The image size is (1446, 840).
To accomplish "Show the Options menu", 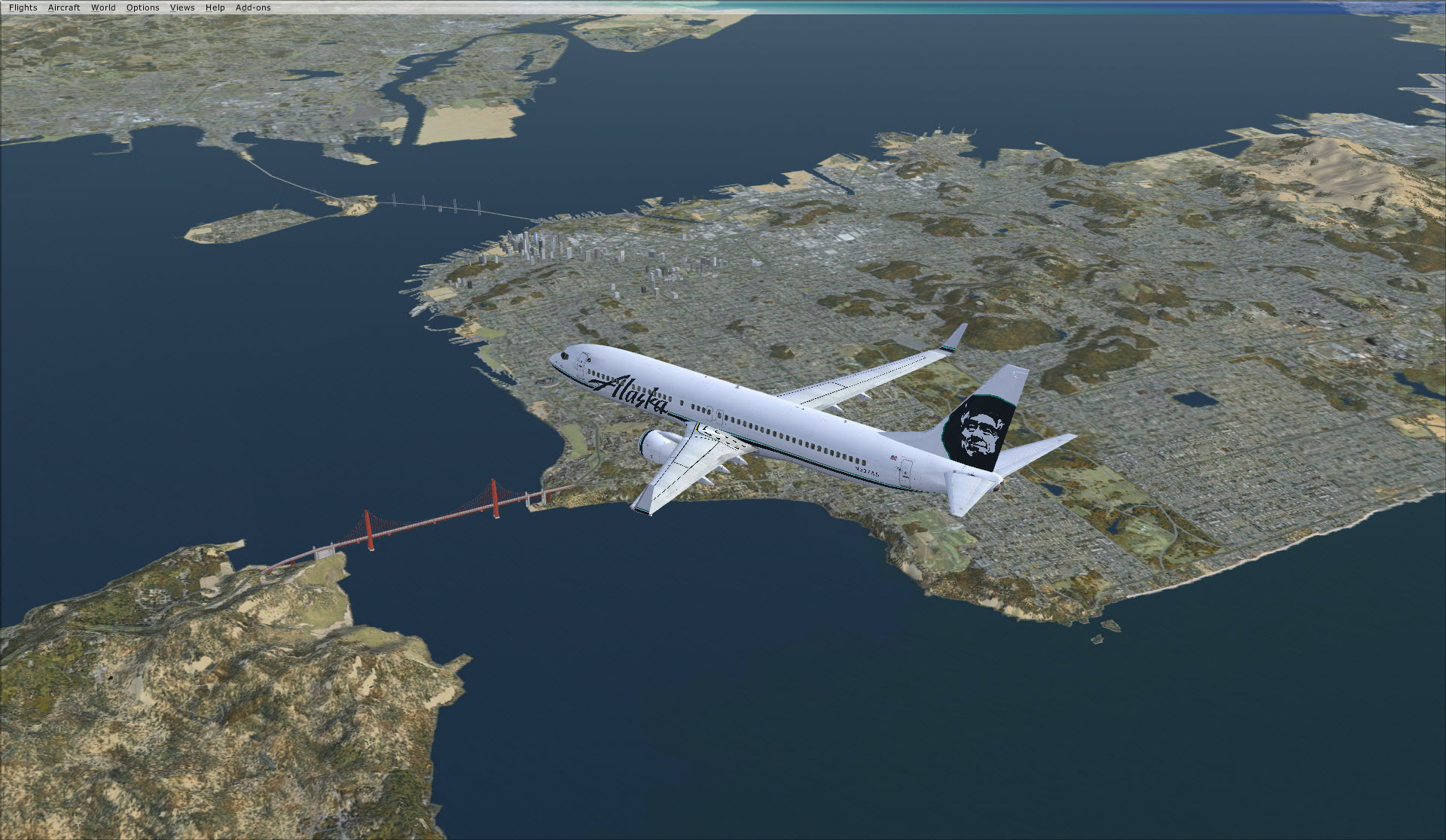I will [142, 8].
